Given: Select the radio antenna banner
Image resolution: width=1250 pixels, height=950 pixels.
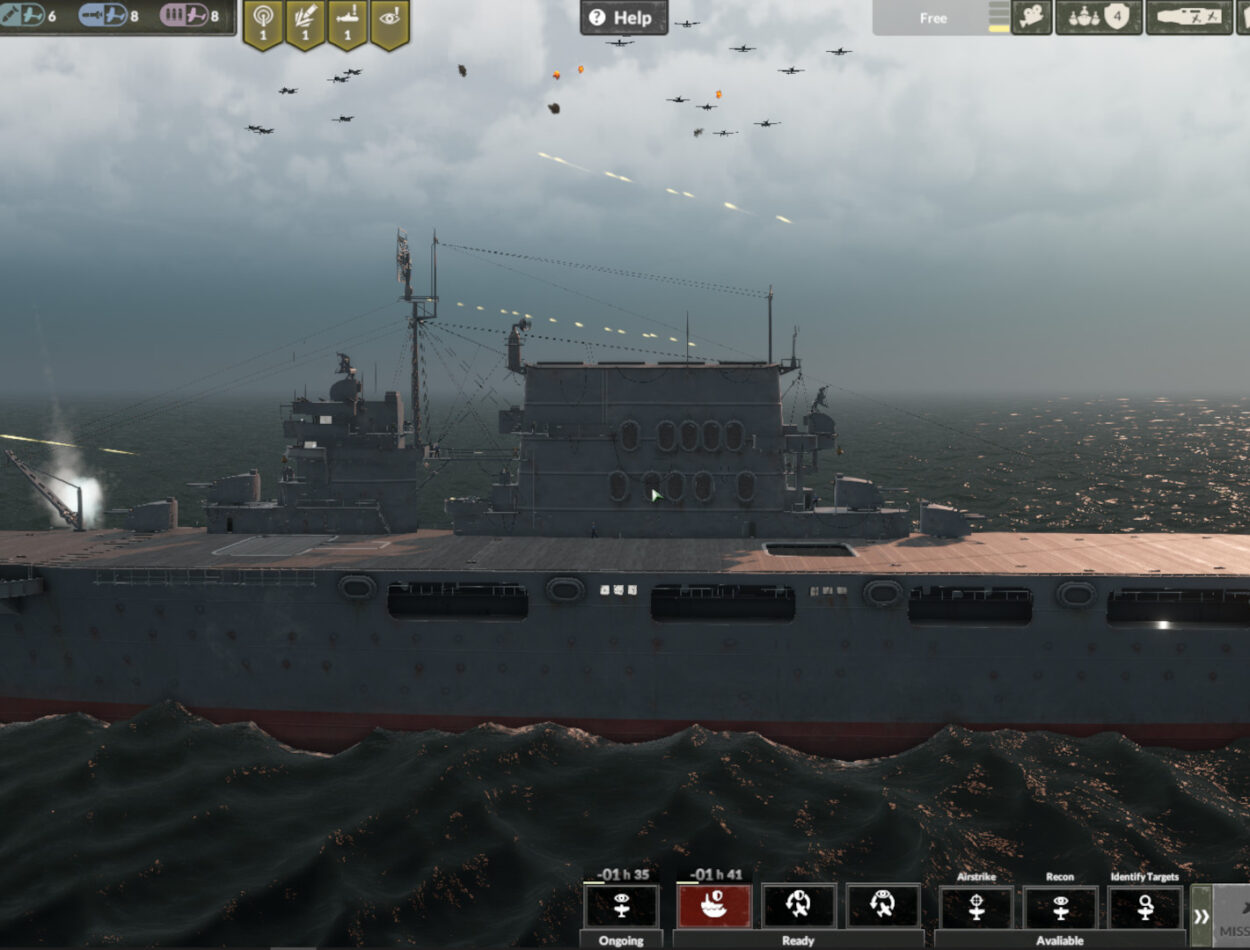Looking at the screenshot, I should [x=263, y=22].
